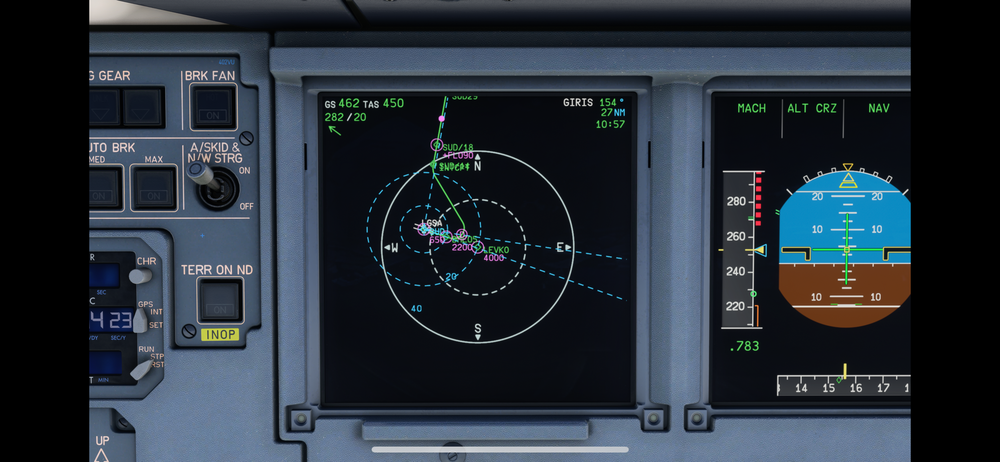Viewport: 1000px width, 462px height.
Task: Select AUTO BRK MAX pushbutton
Action: [154, 187]
